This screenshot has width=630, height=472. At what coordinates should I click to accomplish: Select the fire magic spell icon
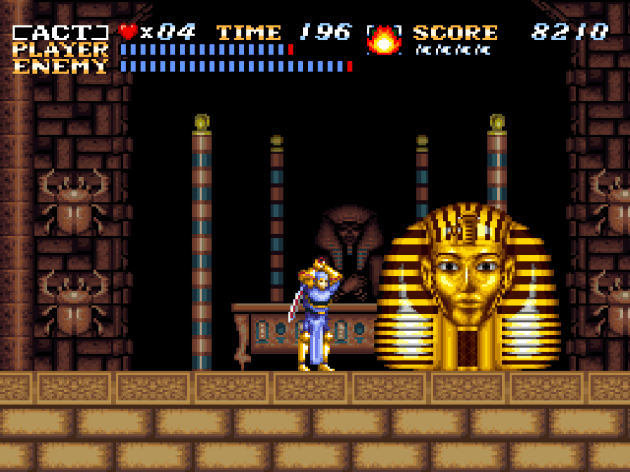[x=383, y=40]
